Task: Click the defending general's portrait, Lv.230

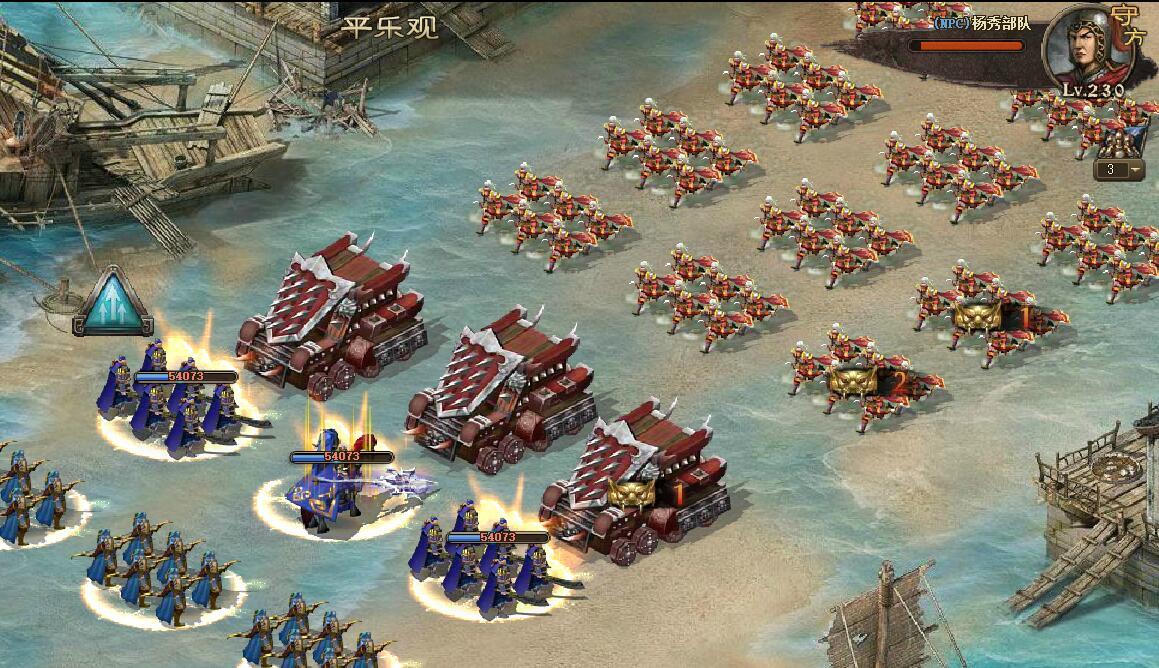Action: [1084, 48]
